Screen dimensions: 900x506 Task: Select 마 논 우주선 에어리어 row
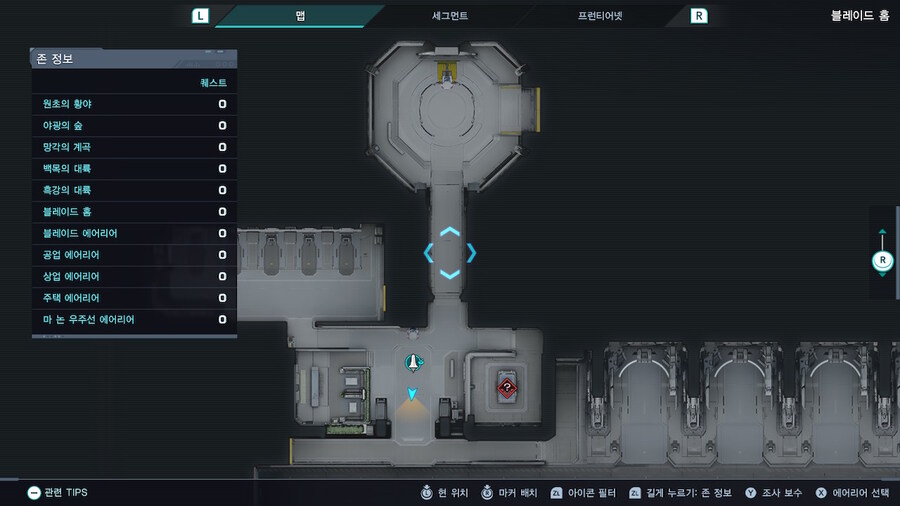[134, 320]
